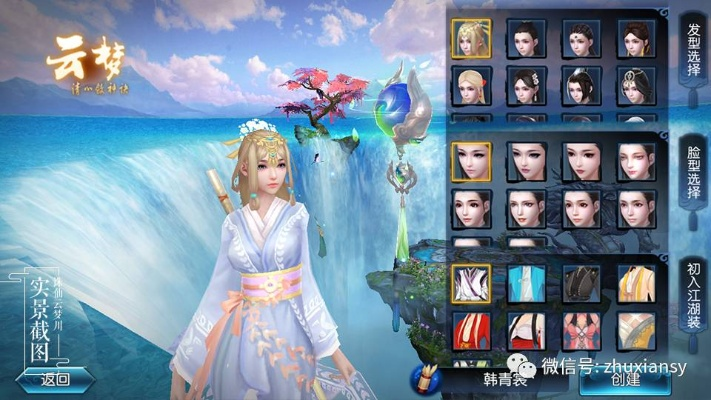Pick the blonde ponytail hairstyle thumbnail
This screenshot has height=400, width=711.
click(x=470, y=86)
